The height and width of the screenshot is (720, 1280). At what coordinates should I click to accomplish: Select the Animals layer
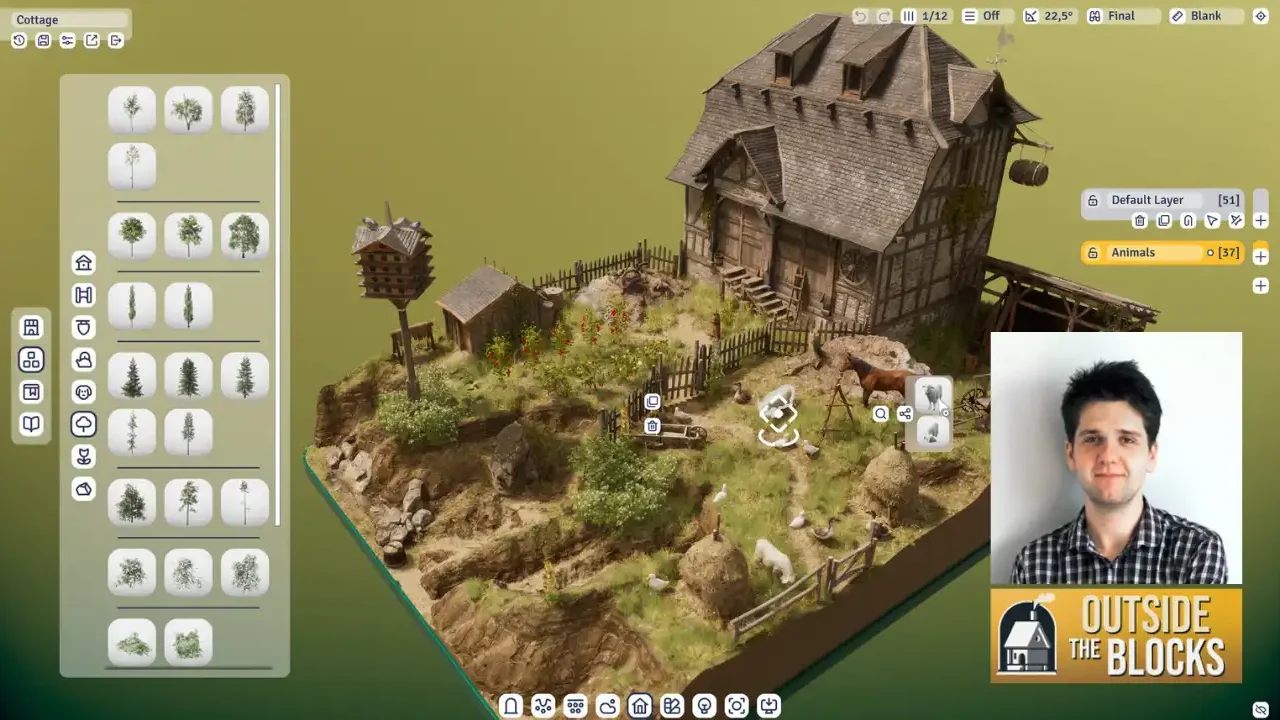coord(1140,252)
